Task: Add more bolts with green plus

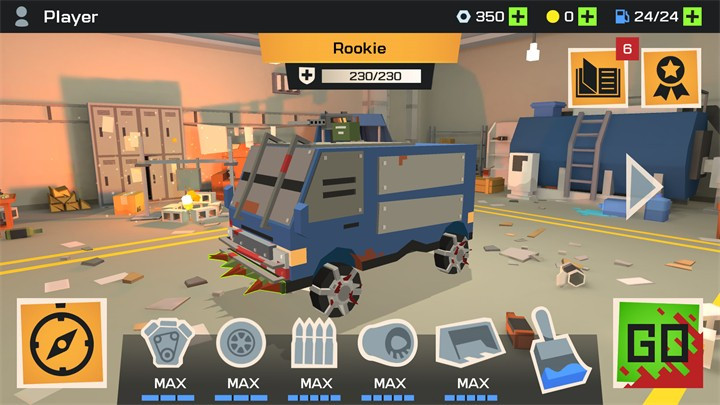Action: pyautogui.click(x=517, y=16)
